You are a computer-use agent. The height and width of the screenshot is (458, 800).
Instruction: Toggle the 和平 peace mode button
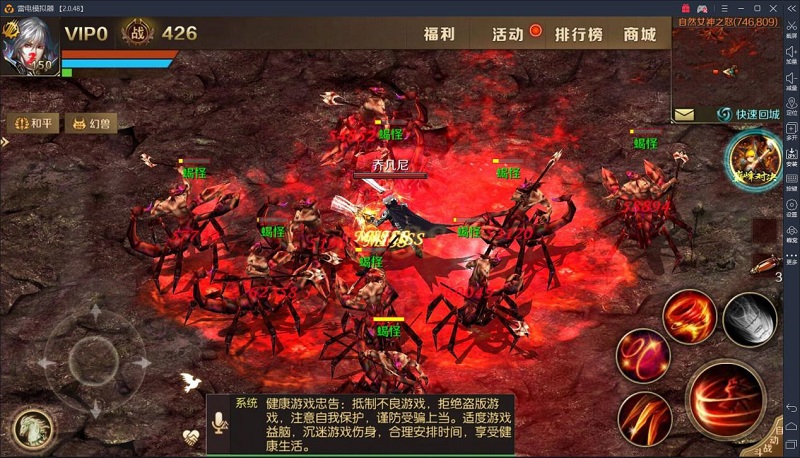pyautogui.click(x=32, y=124)
